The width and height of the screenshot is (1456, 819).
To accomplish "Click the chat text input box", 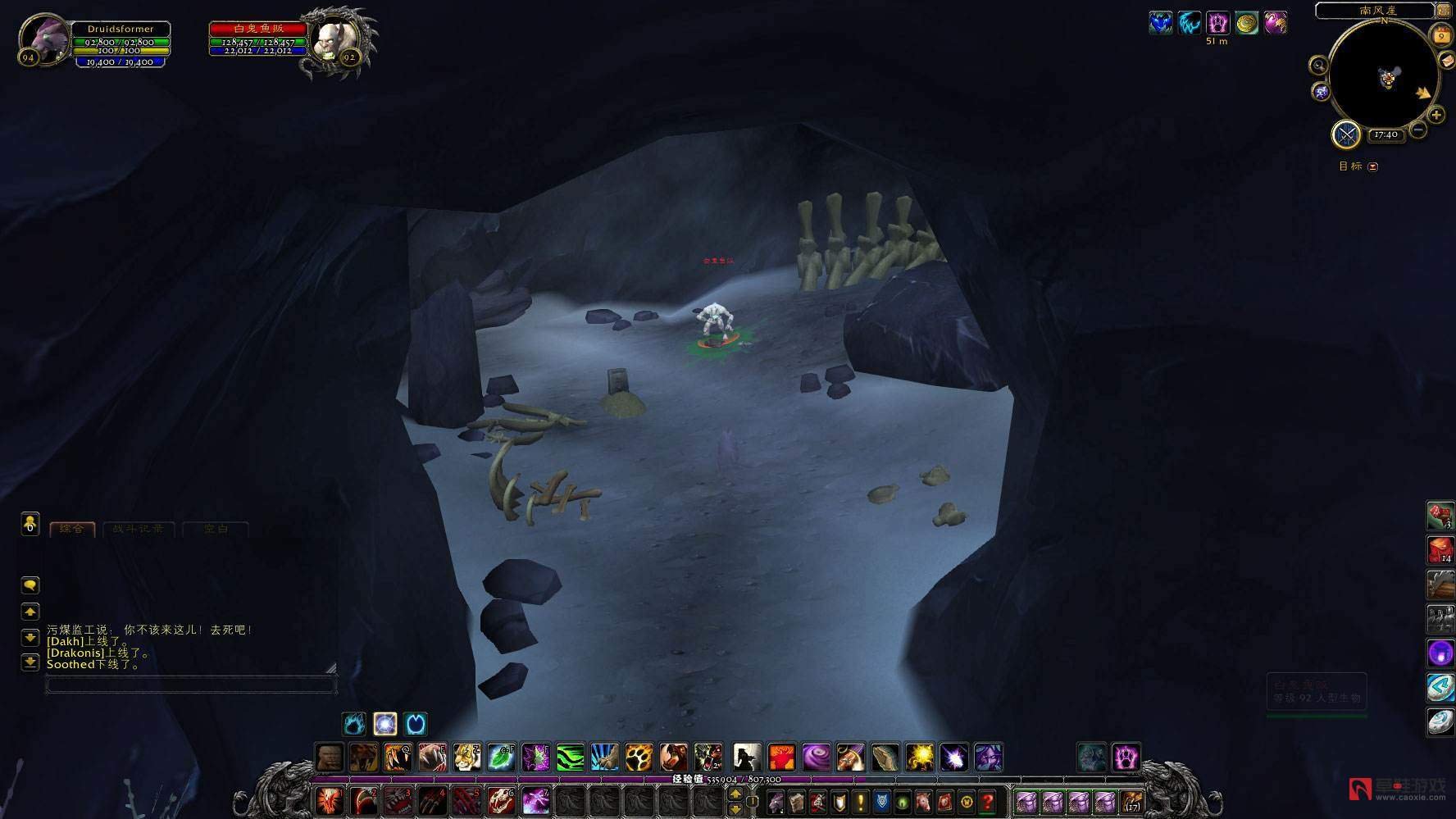I will 190,685.
